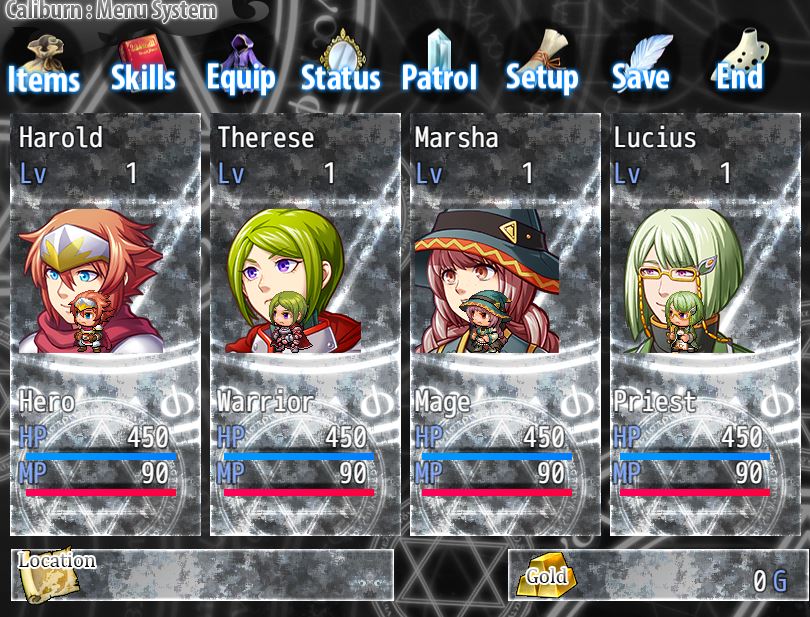The image size is (810, 617).
Task: Show the Status screen
Action: point(341,66)
